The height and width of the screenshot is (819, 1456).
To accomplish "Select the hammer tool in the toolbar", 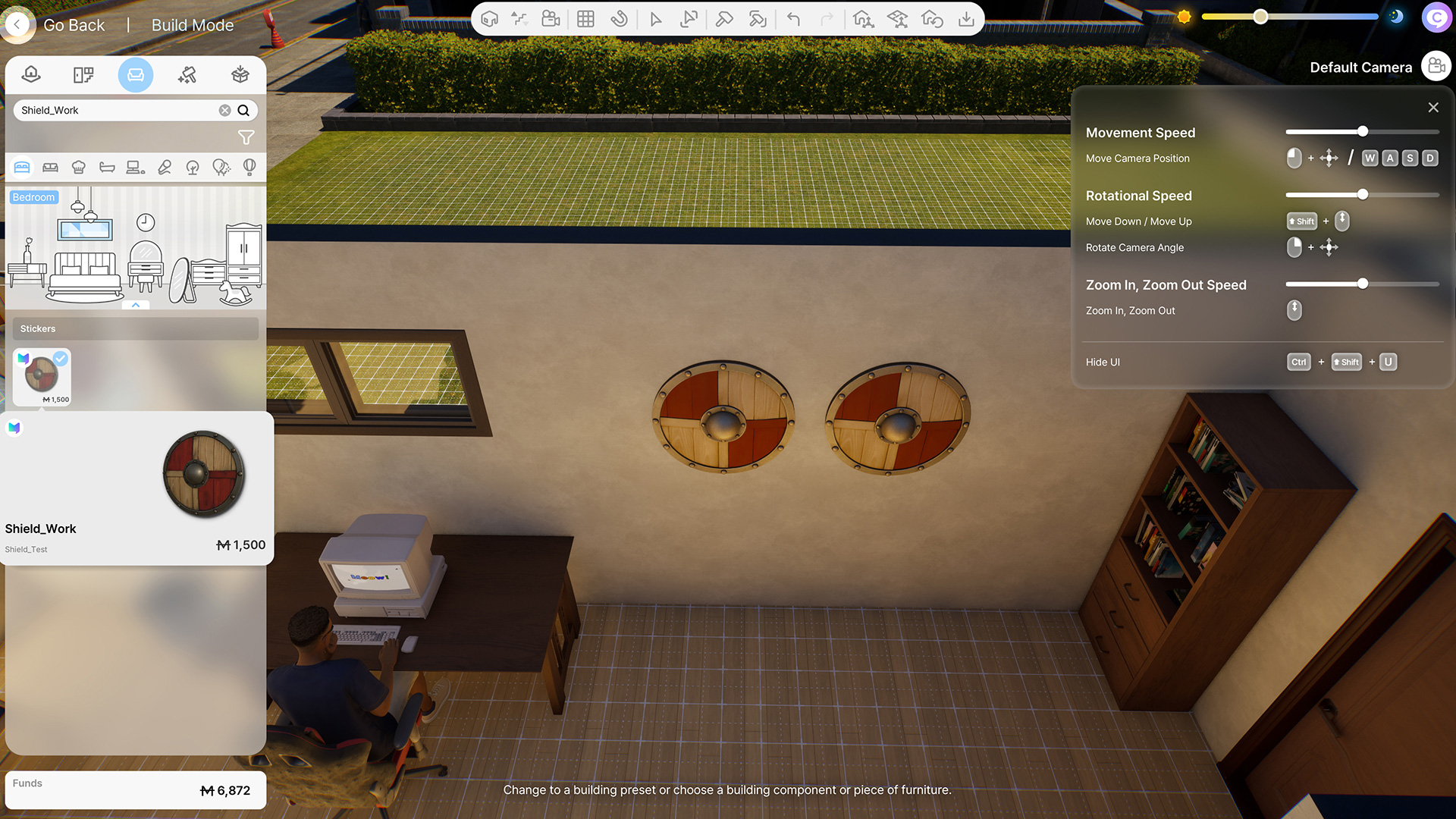I will pyautogui.click(x=724, y=19).
